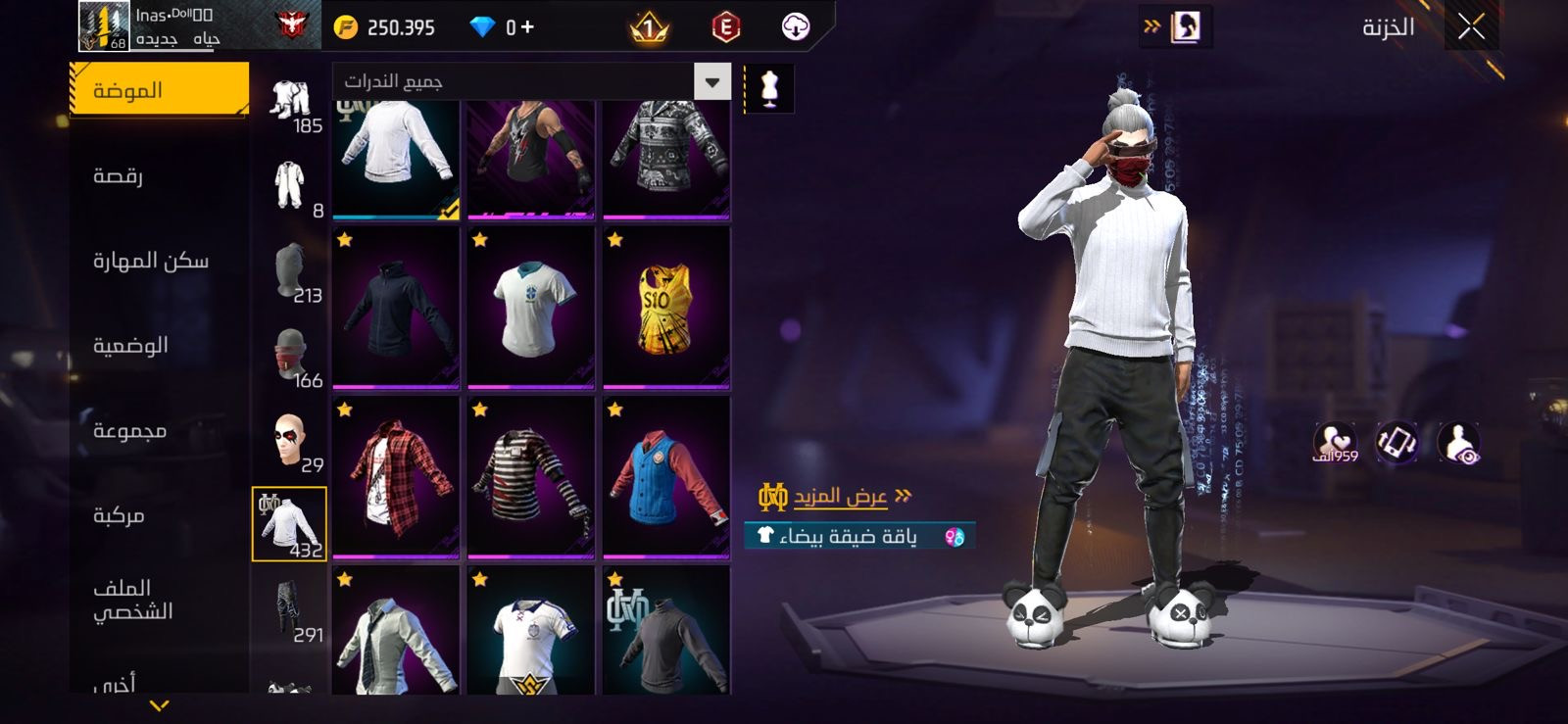The width and height of the screenshot is (1568, 724).
Task: Select the dark navy hoodie item
Action: click(x=396, y=307)
